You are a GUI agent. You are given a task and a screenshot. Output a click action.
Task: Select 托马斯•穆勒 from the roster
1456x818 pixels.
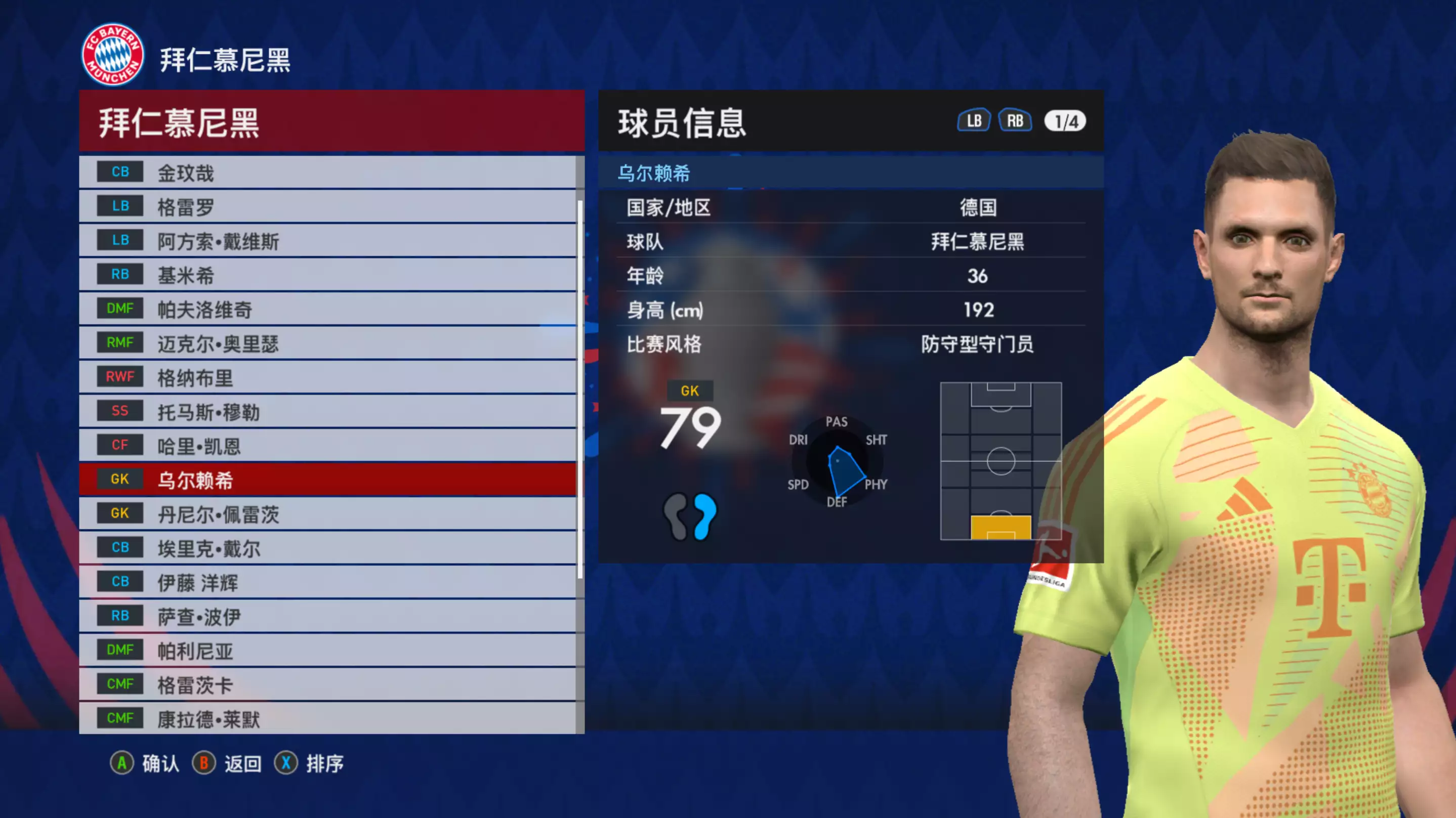(x=328, y=411)
